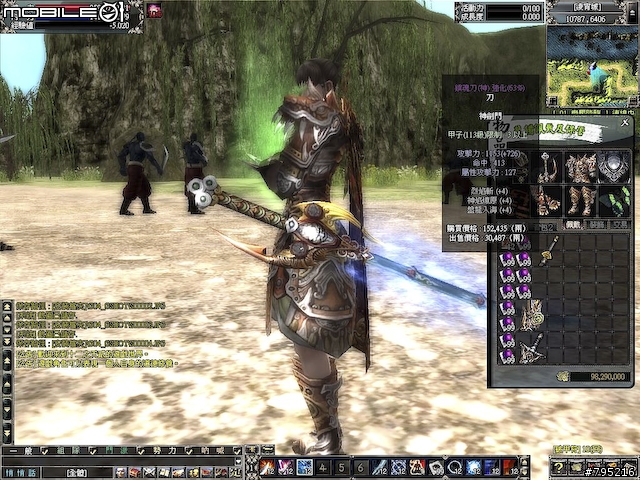Select the sword item in inventory
Image resolution: width=640 pixels, height=480 pixels.
coord(548,250)
